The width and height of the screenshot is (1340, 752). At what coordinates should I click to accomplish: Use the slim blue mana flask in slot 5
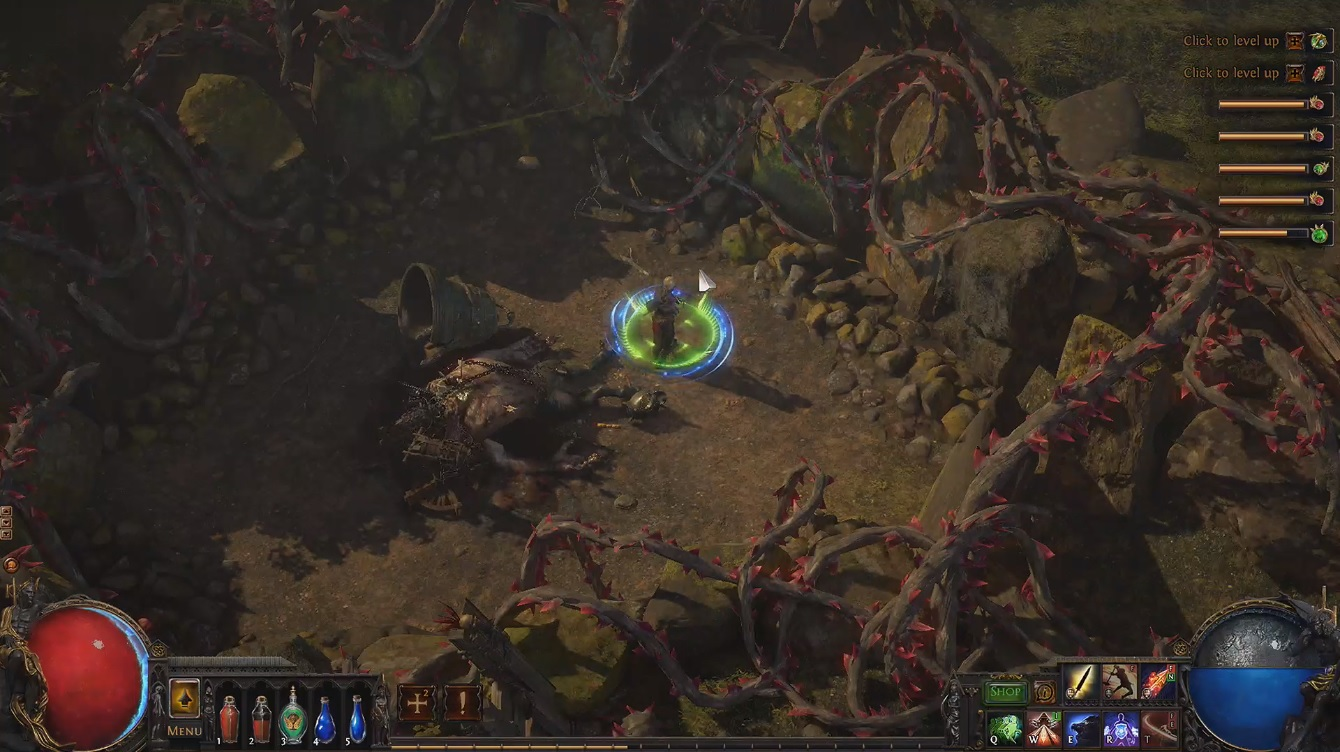click(x=357, y=718)
